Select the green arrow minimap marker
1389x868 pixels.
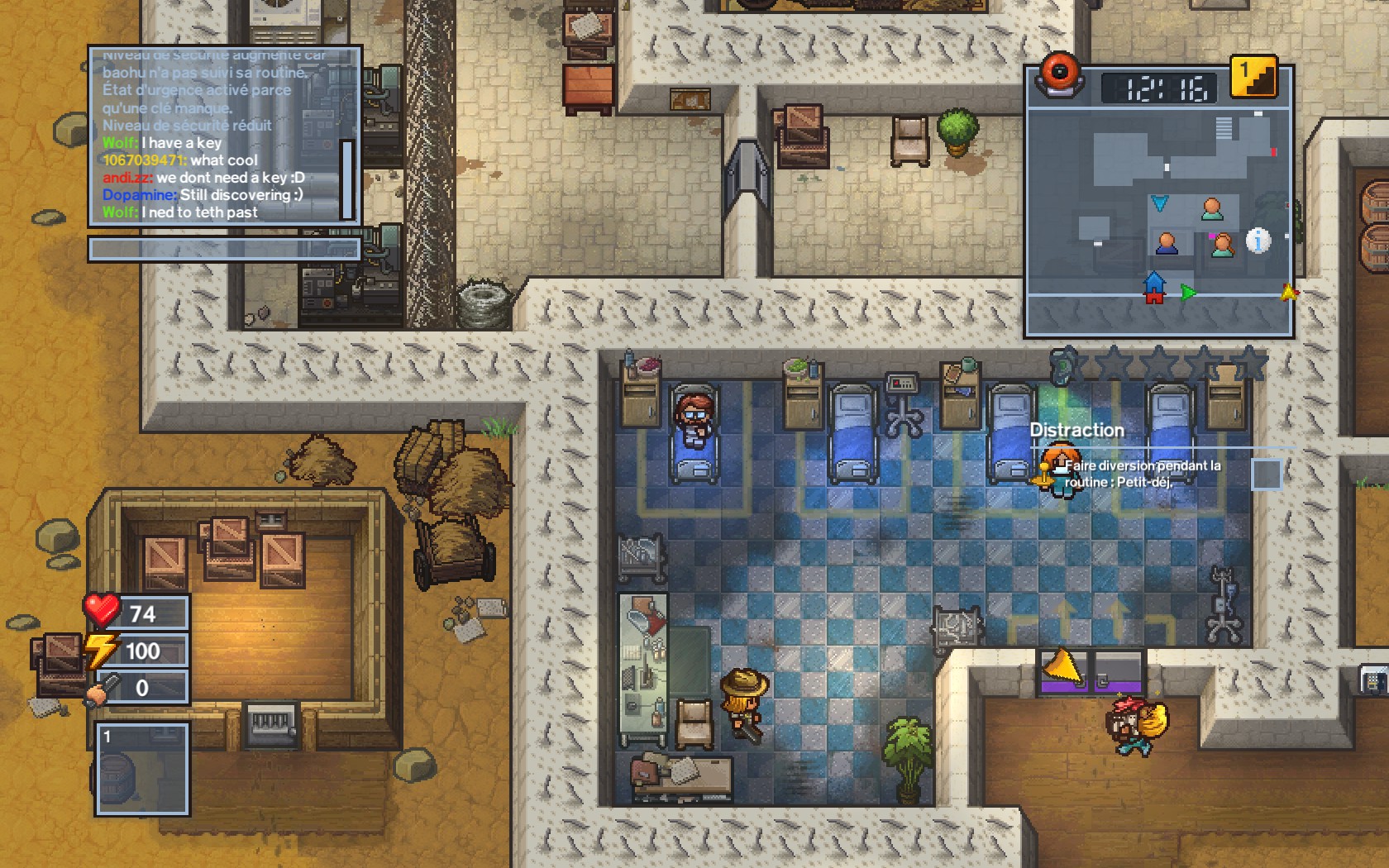(x=1188, y=292)
